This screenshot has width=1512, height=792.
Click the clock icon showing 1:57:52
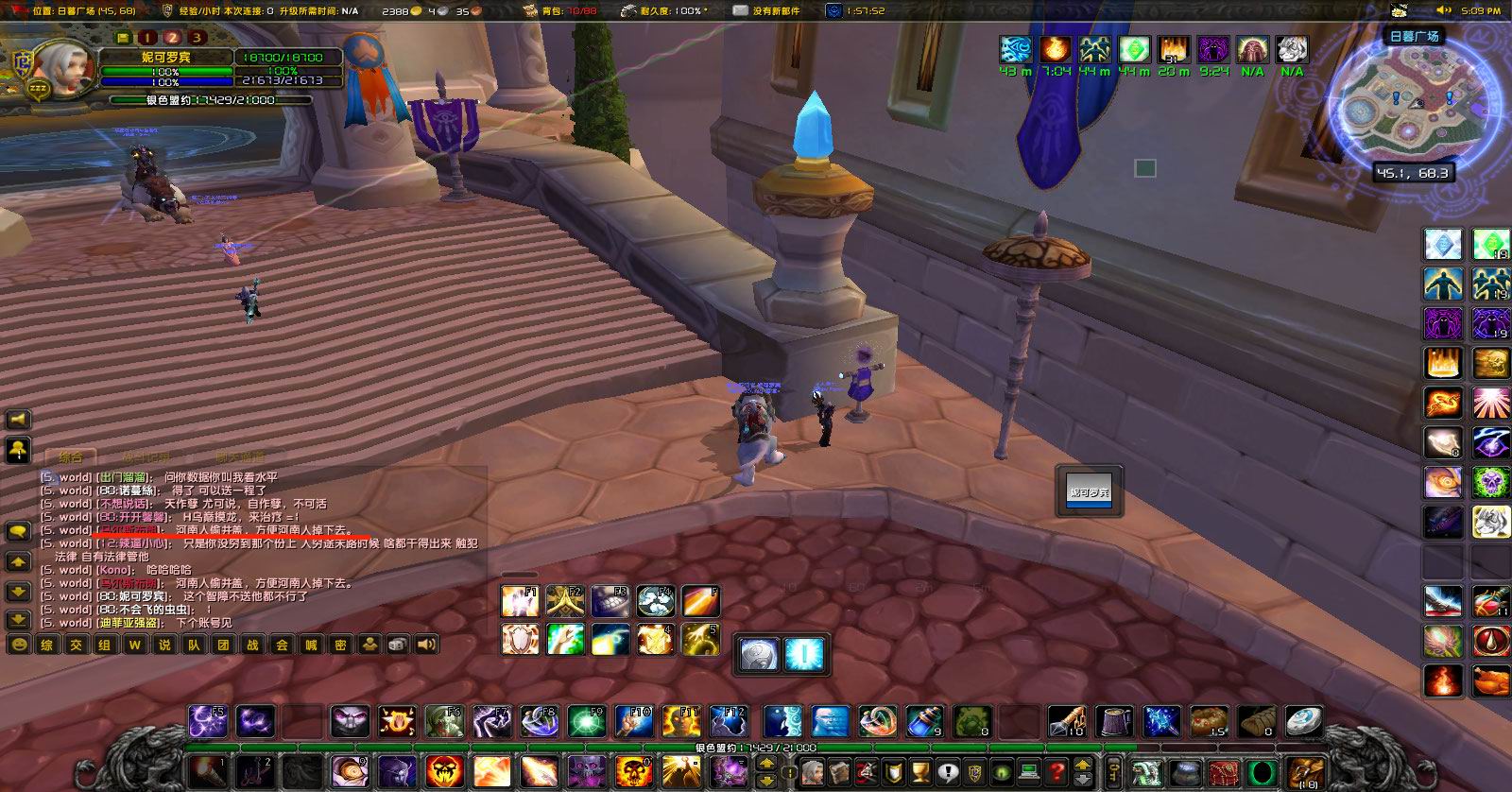click(835, 11)
